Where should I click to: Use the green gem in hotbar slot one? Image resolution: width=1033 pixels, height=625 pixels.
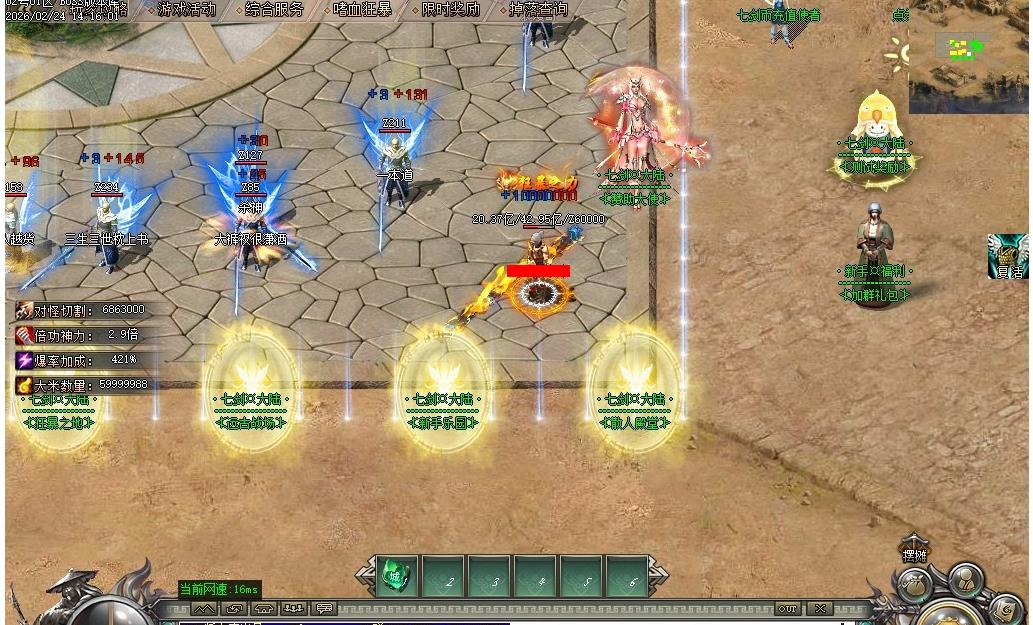[395, 577]
